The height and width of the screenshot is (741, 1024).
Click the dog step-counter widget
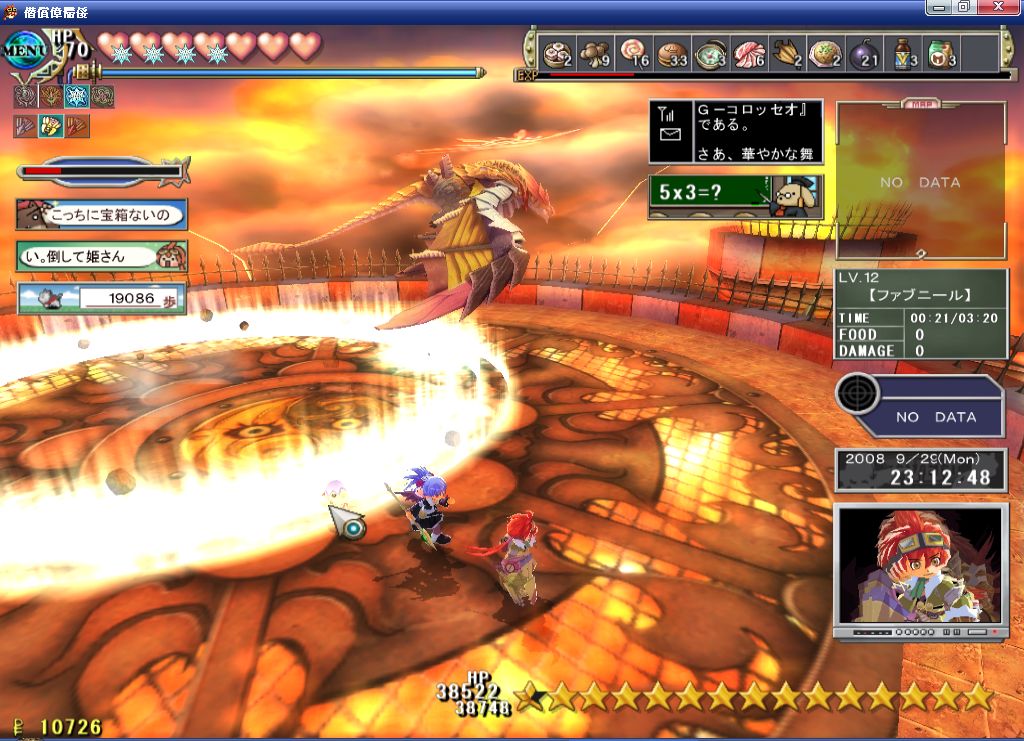[x=101, y=298]
